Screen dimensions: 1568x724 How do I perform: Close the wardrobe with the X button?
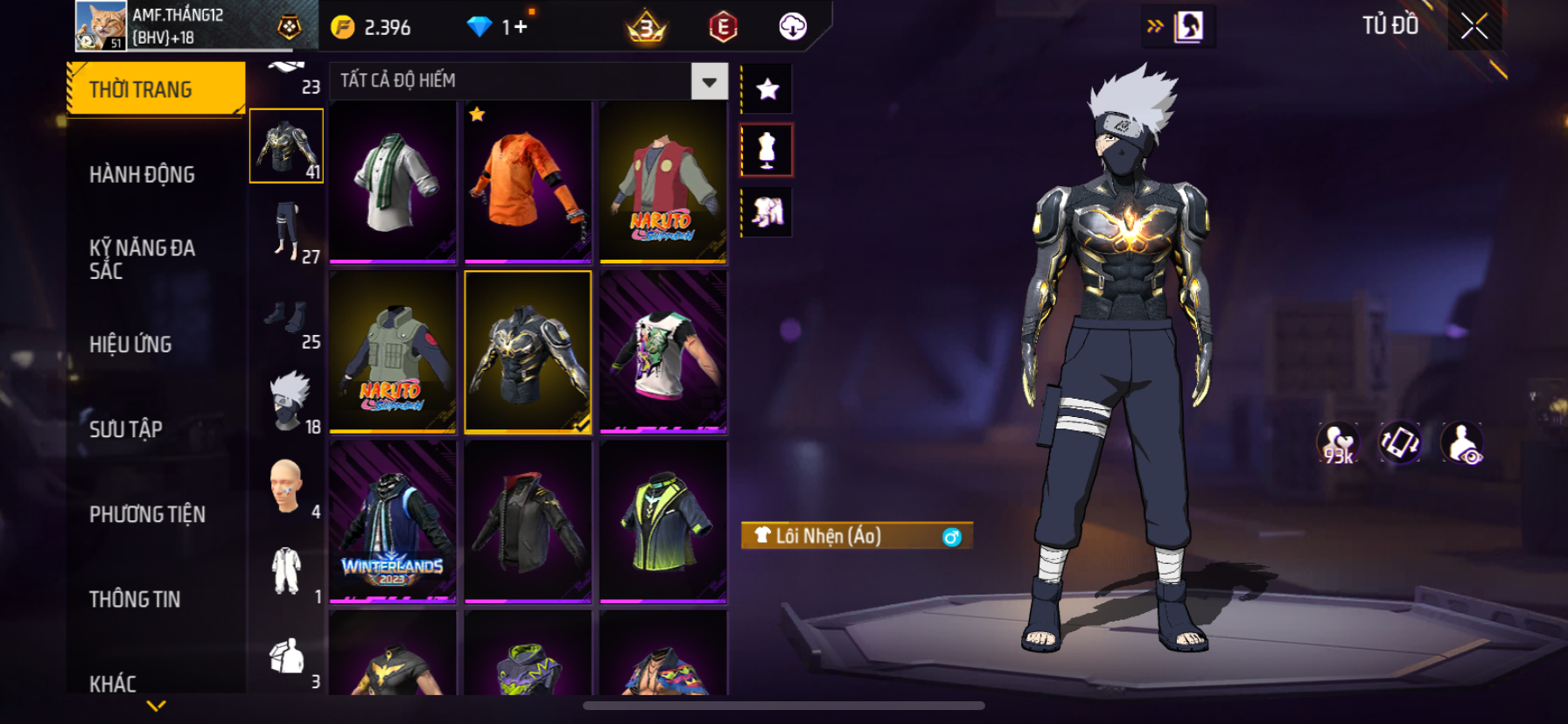pyautogui.click(x=1474, y=27)
